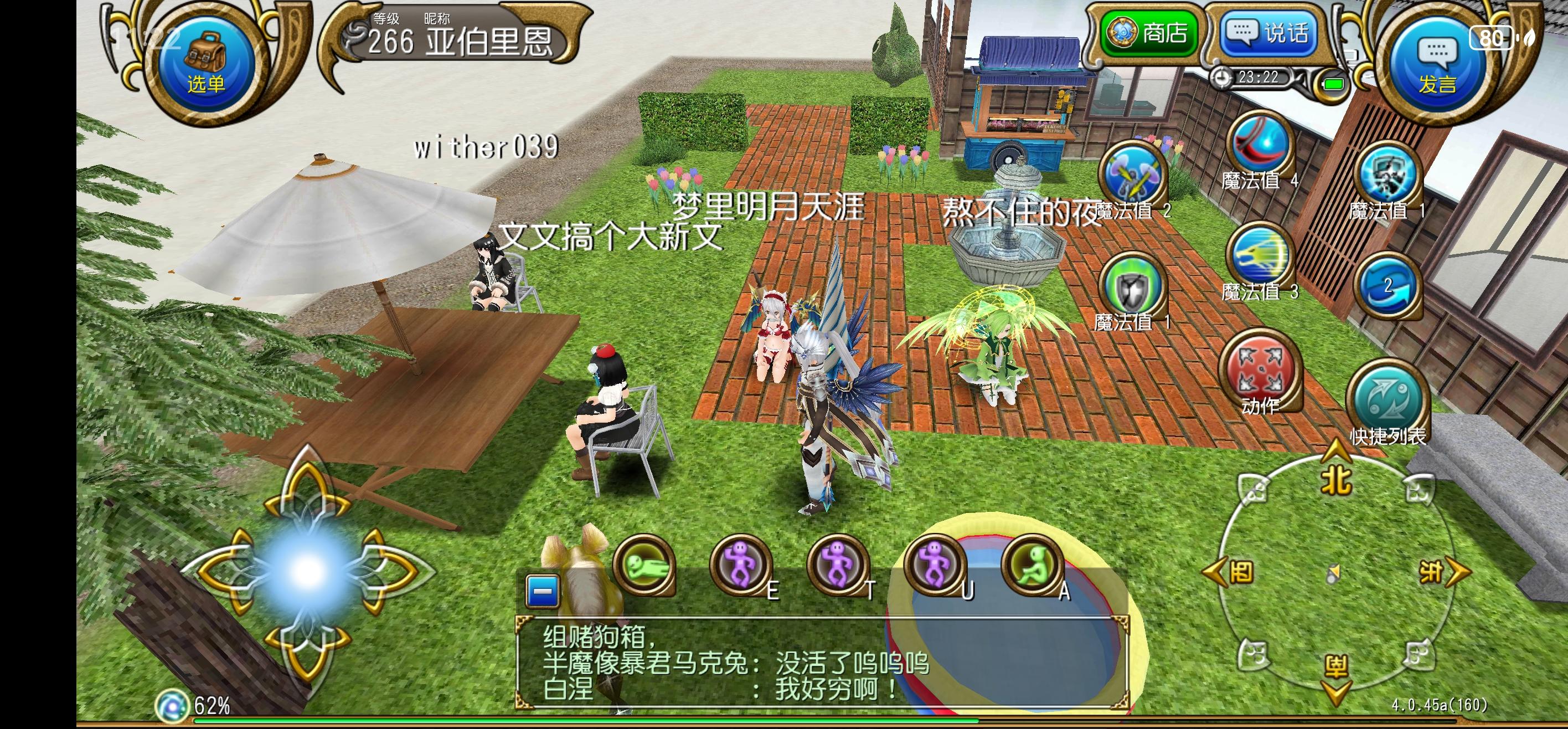The image size is (1568, 729).
Task: Open the 选单 bag menu
Action: (204, 58)
